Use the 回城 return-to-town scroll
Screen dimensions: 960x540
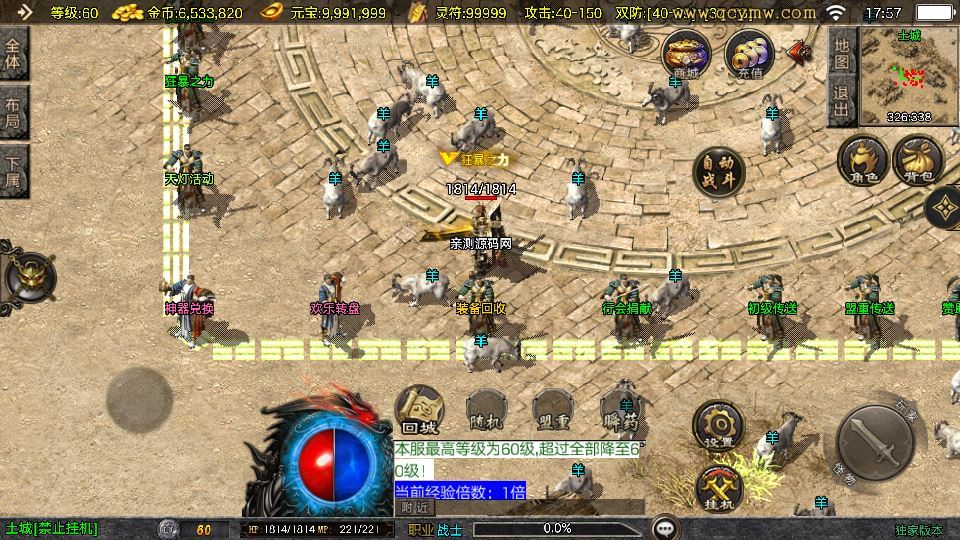point(420,410)
